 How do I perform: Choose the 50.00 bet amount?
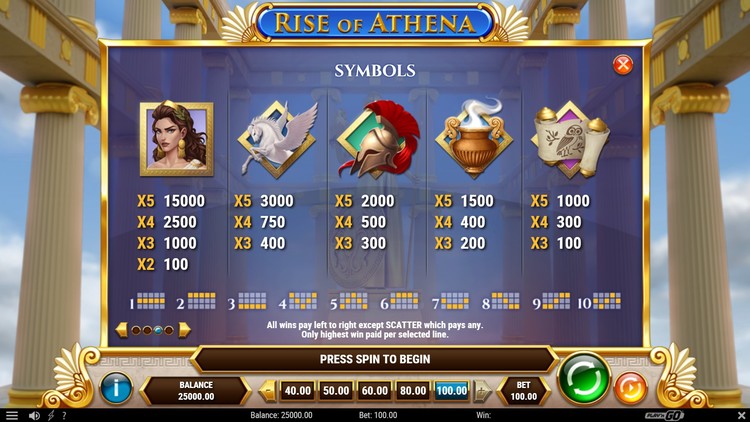pos(336,390)
